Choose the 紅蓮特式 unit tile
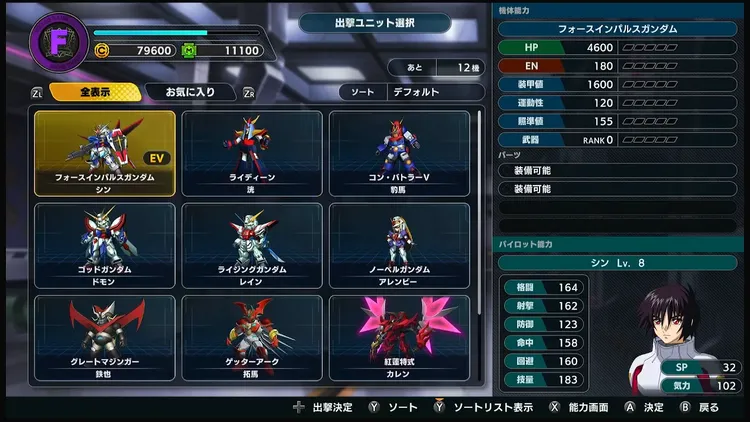Viewport: 750px width, 422px height. 399,337
